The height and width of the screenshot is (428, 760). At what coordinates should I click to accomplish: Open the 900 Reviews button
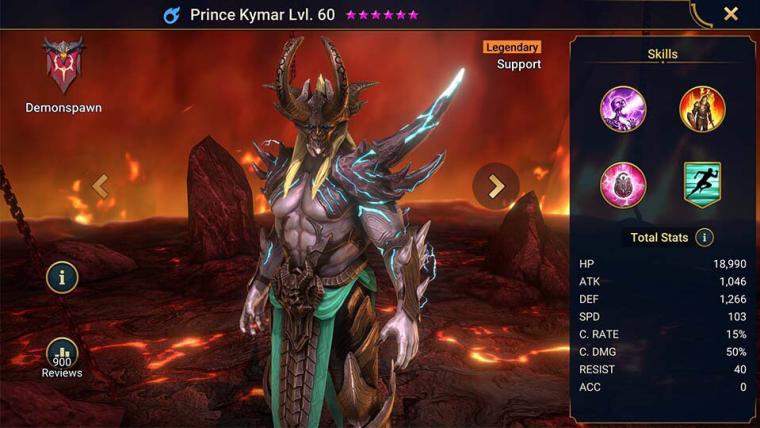point(62,357)
